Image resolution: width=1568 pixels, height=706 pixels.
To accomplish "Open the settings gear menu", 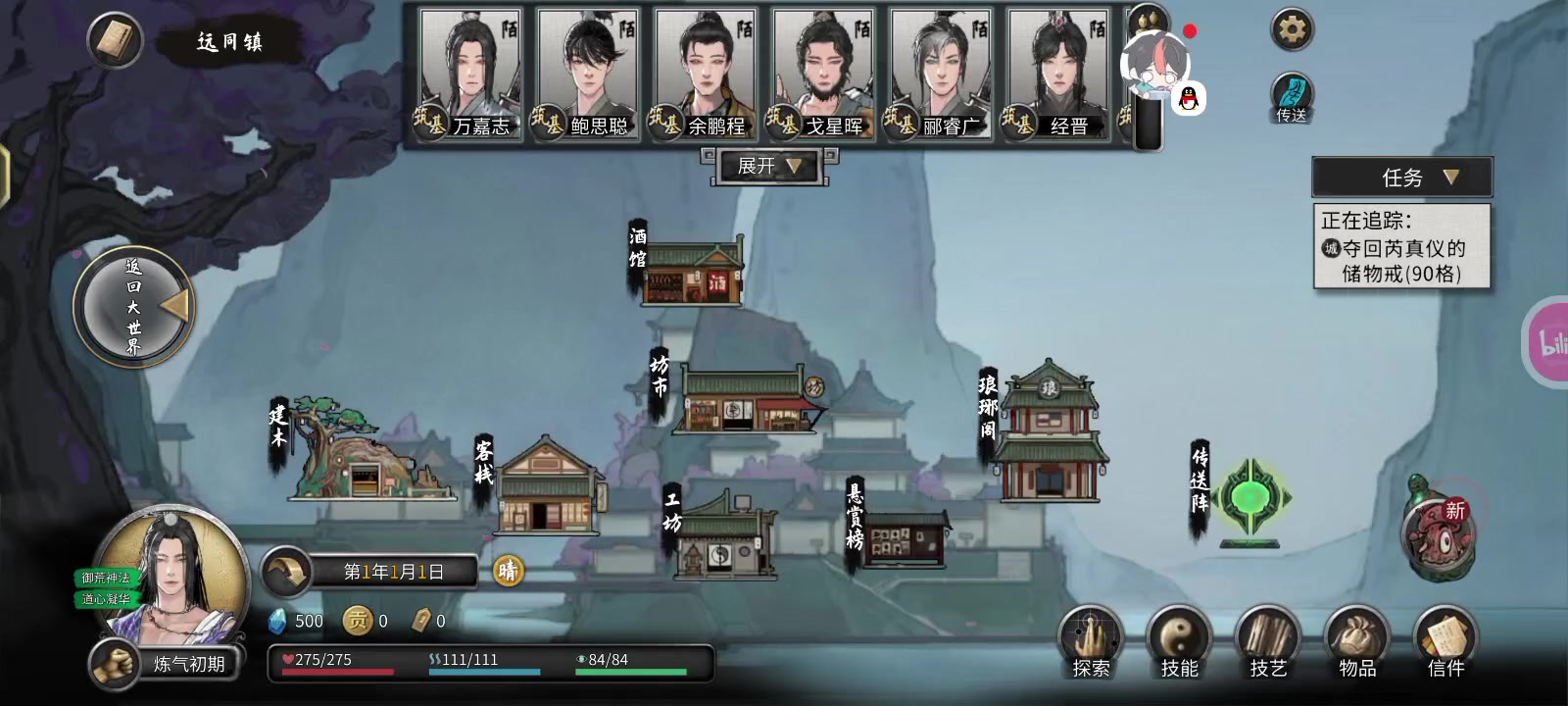I will pos(1292,29).
